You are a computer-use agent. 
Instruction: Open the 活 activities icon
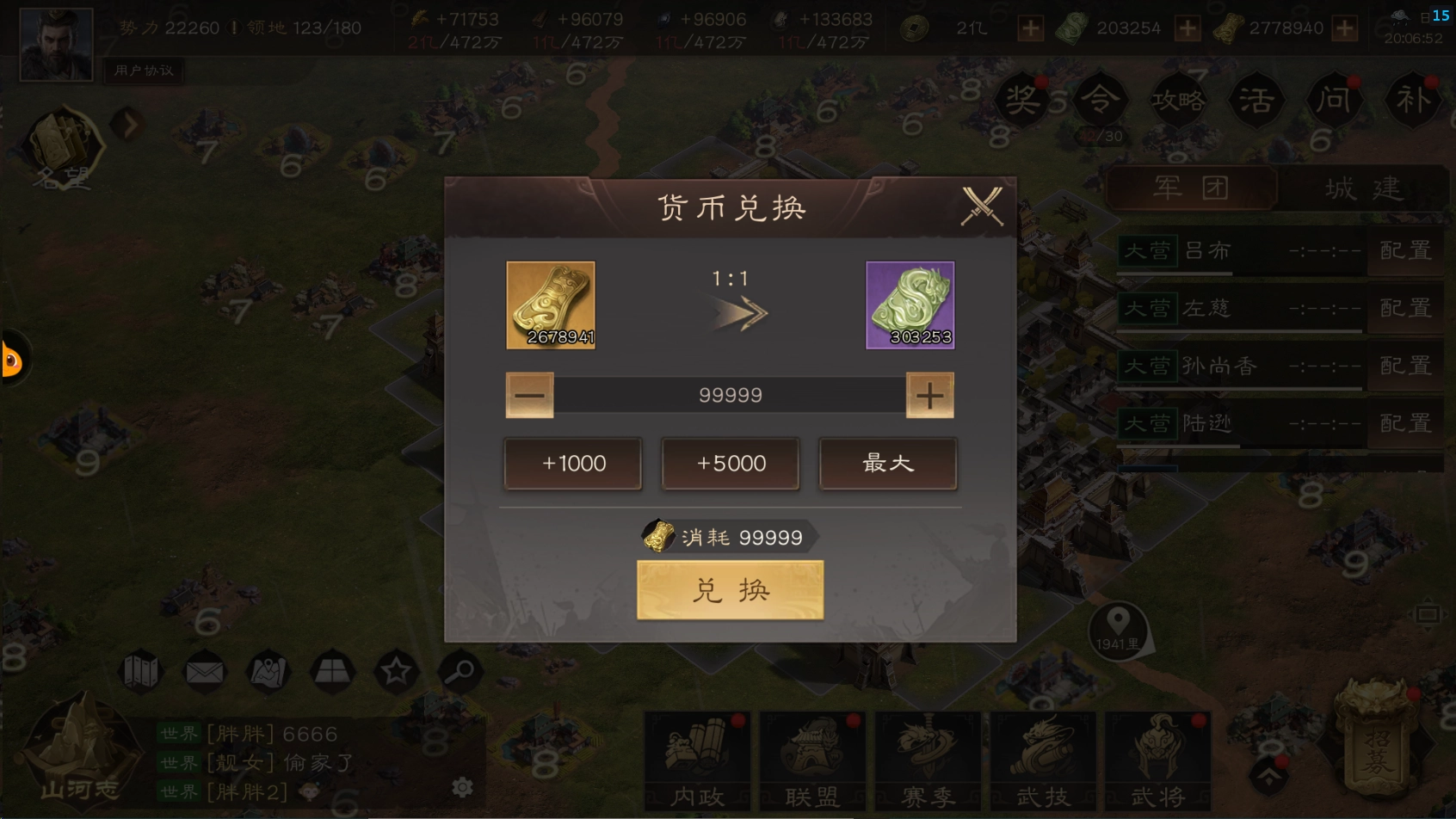pyautogui.click(x=1255, y=99)
